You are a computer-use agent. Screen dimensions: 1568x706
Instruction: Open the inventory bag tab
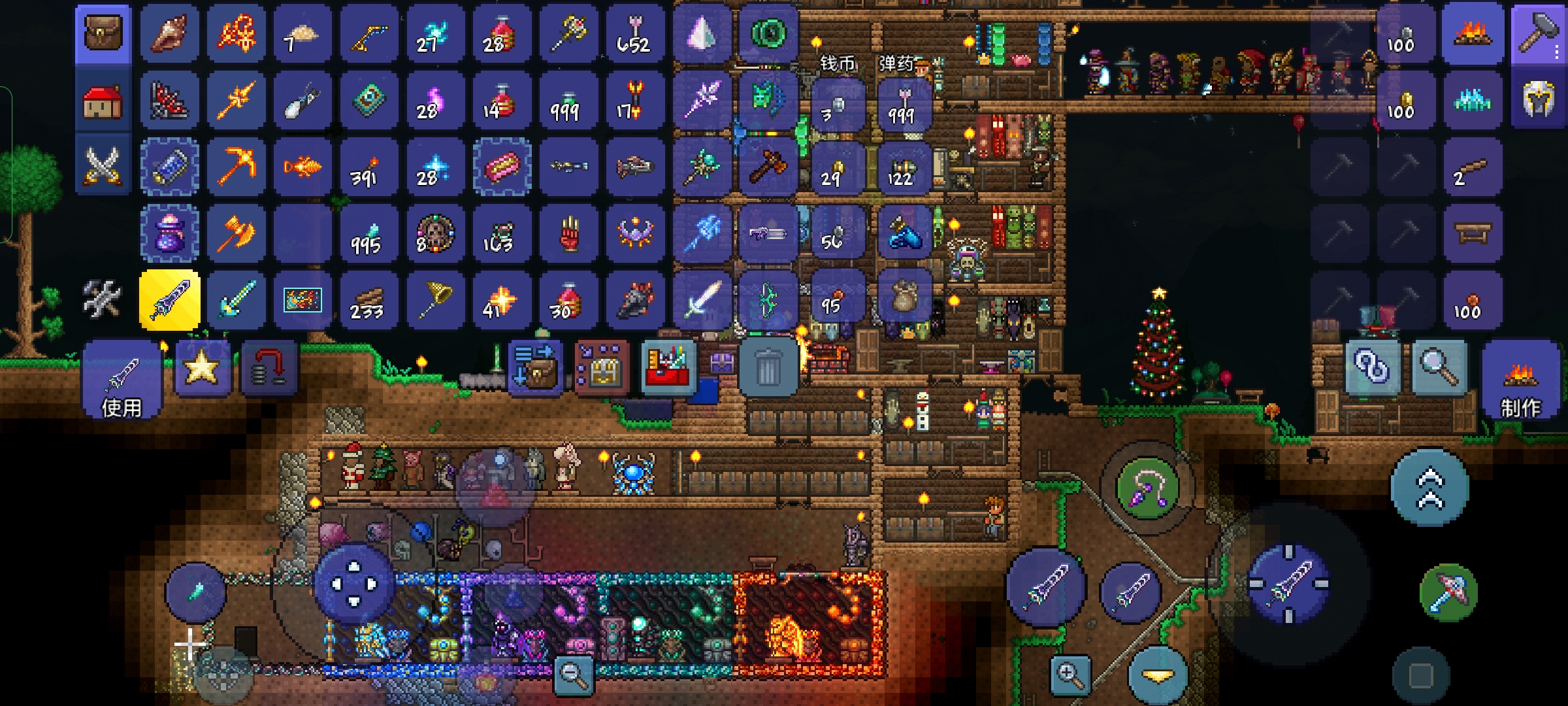[103, 34]
